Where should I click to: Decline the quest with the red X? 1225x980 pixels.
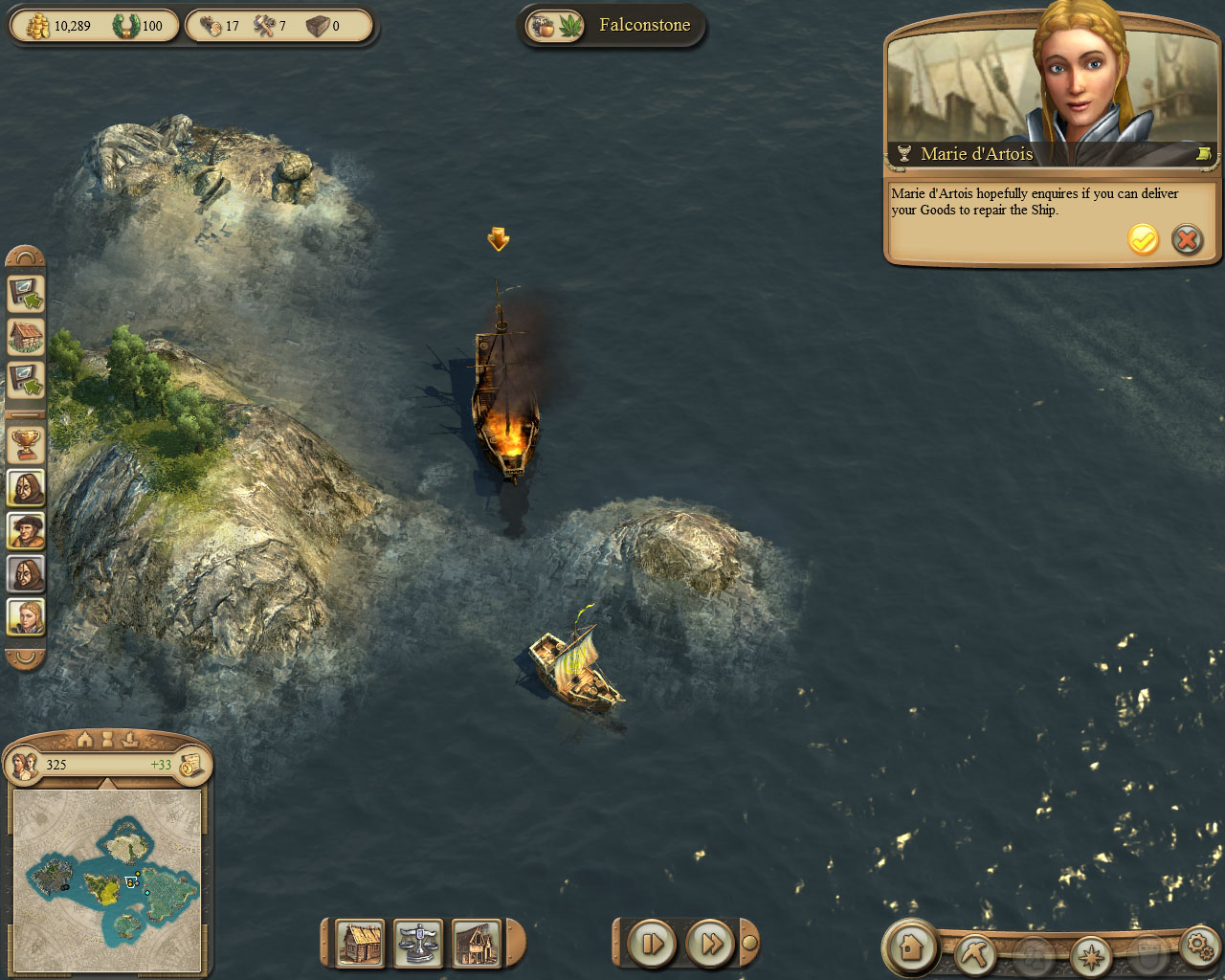1187,239
